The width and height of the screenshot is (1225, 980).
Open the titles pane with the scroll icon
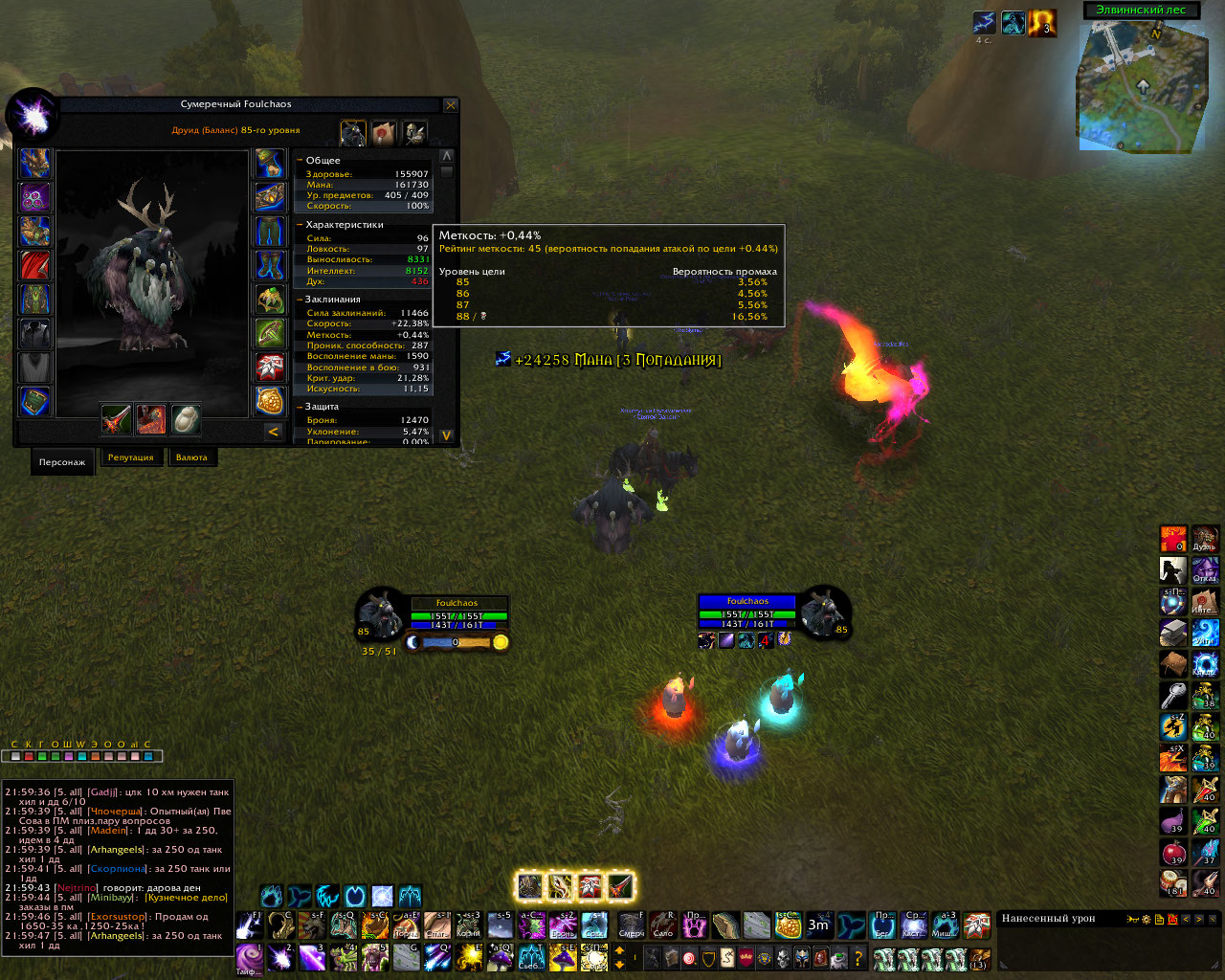(384, 133)
